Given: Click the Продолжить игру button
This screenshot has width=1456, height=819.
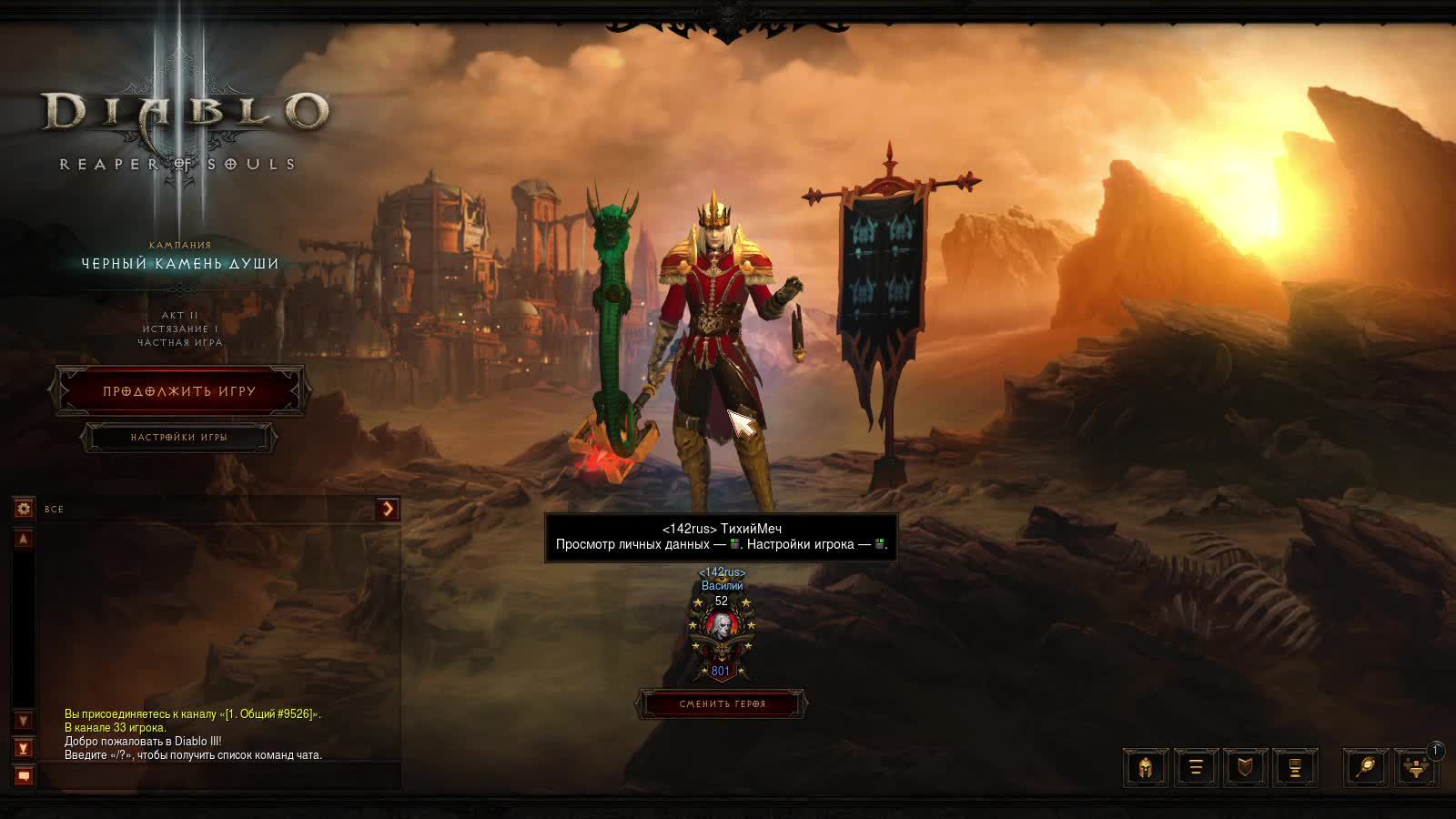Looking at the screenshot, I should (x=179, y=391).
